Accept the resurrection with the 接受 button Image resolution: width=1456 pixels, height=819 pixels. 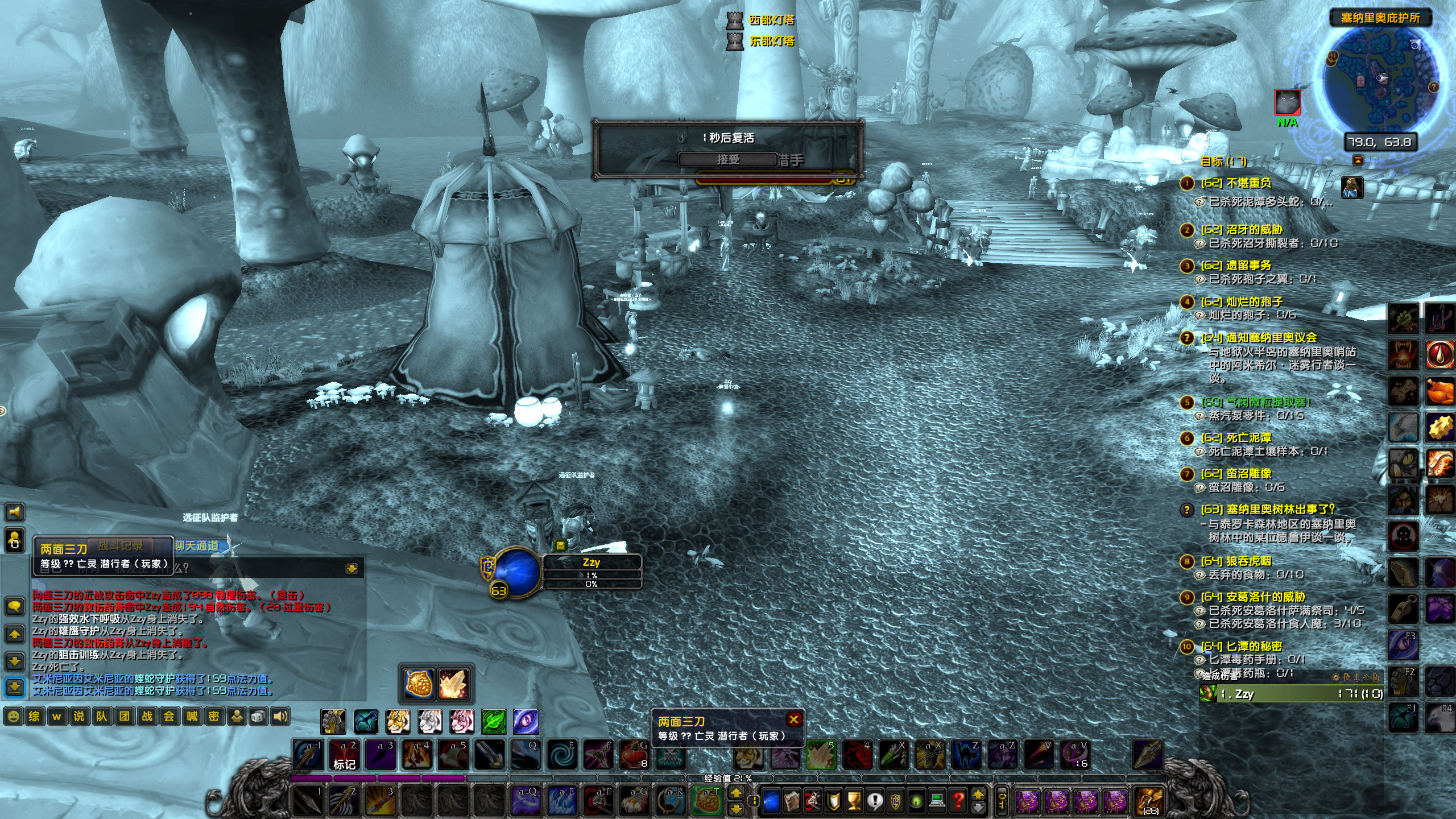click(727, 160)
